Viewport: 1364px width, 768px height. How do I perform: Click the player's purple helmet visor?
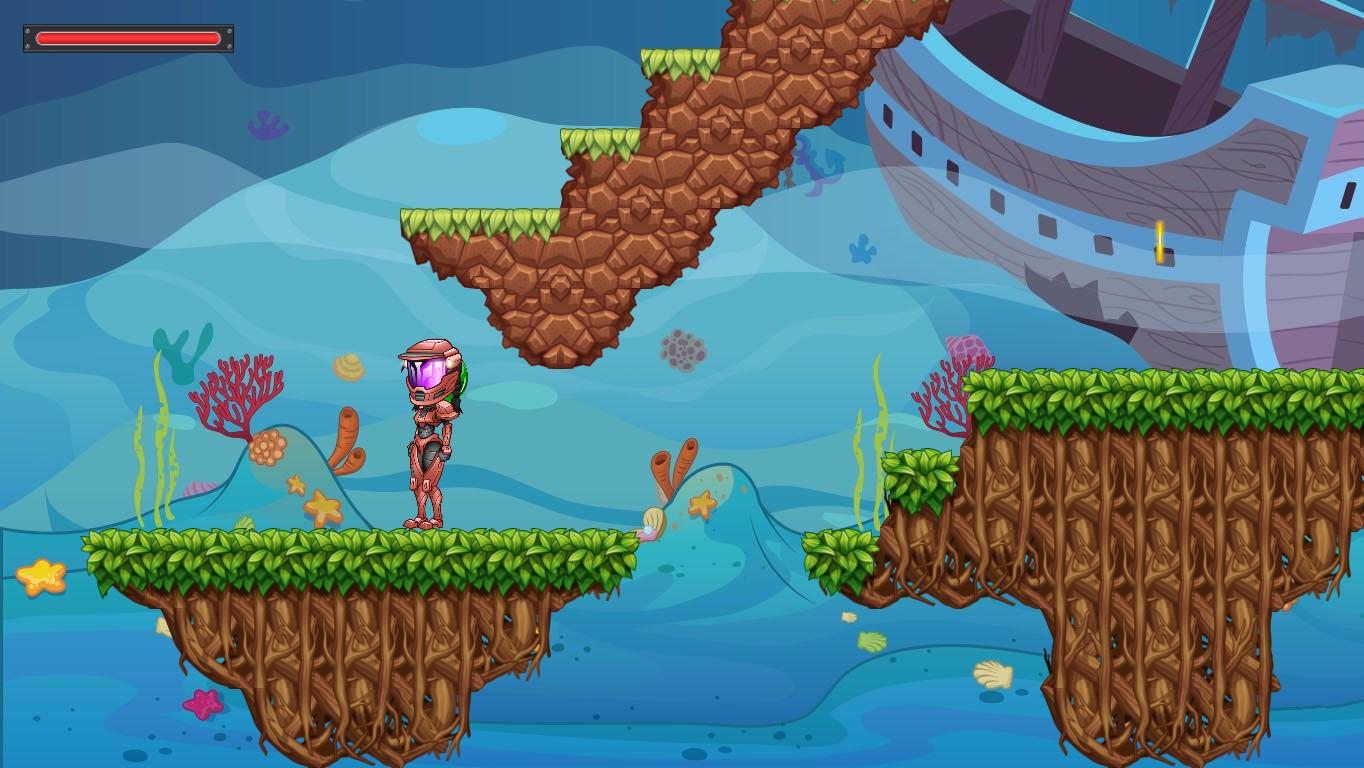(425, 373)
